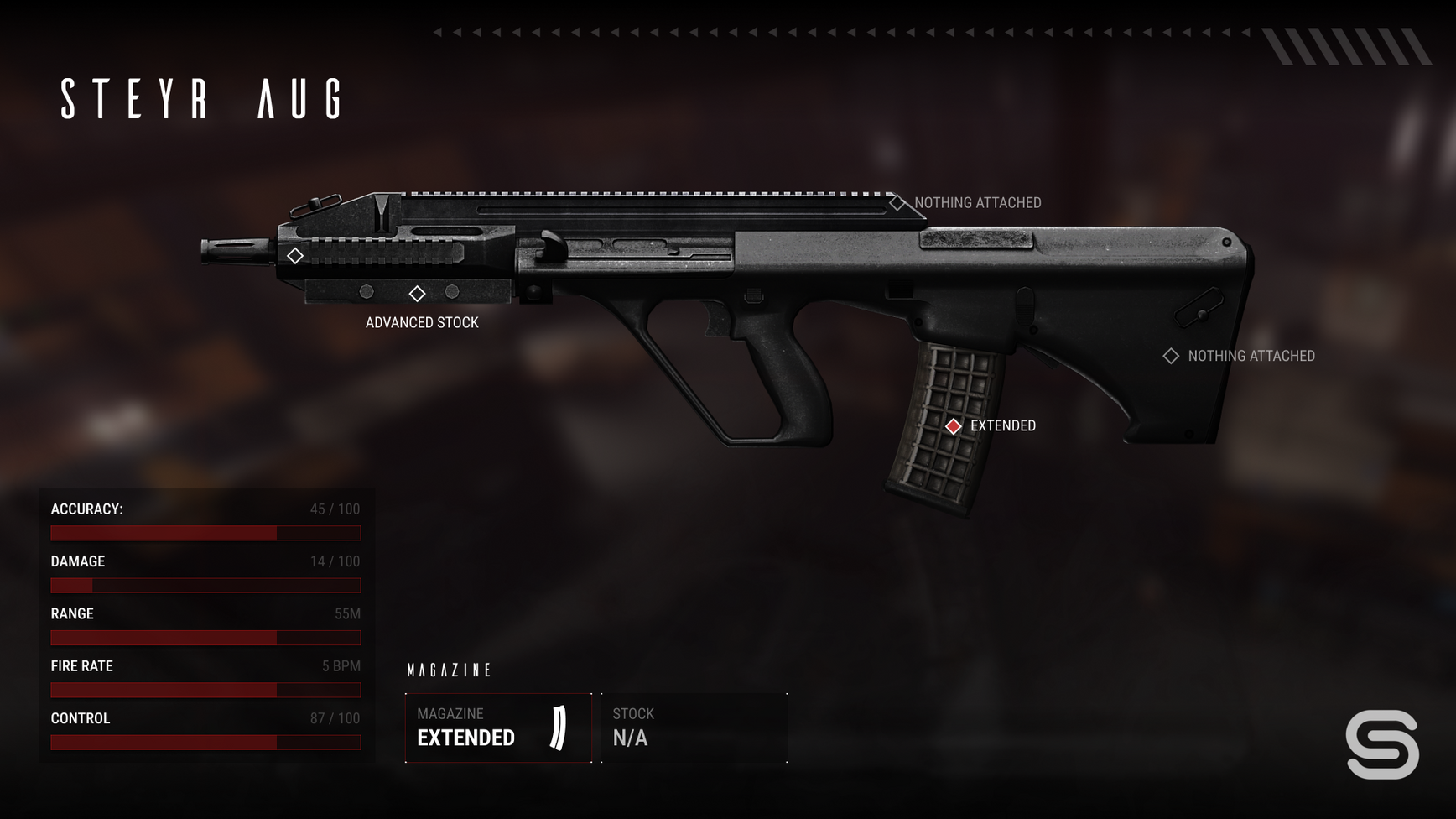Click the red Extended magazine diamond marker
The height and width of the screenshot is (819, 1456).
[954, 426]
